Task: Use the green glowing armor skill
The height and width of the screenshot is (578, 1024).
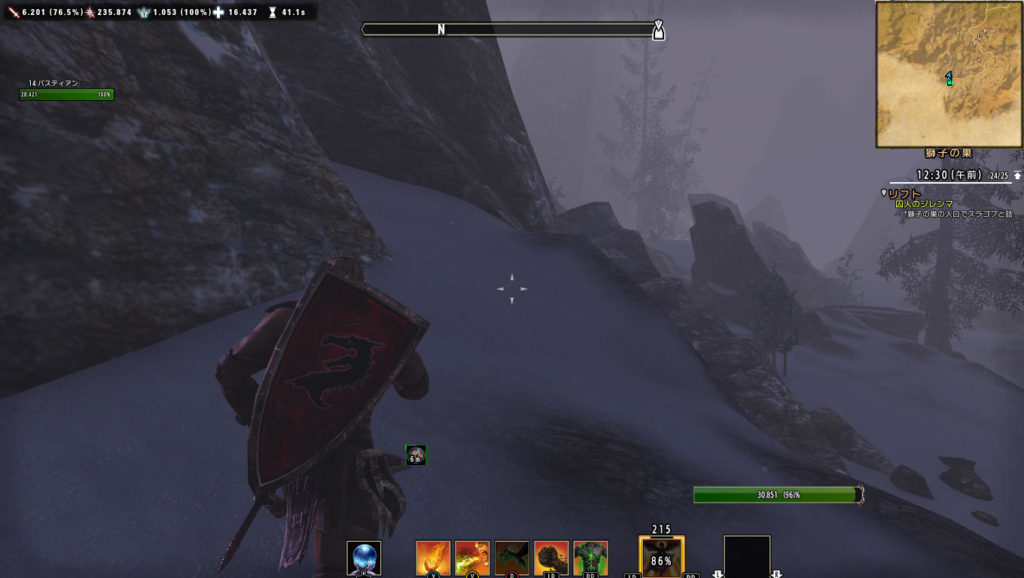Action: pyautogui.click(x=590, y=557)
